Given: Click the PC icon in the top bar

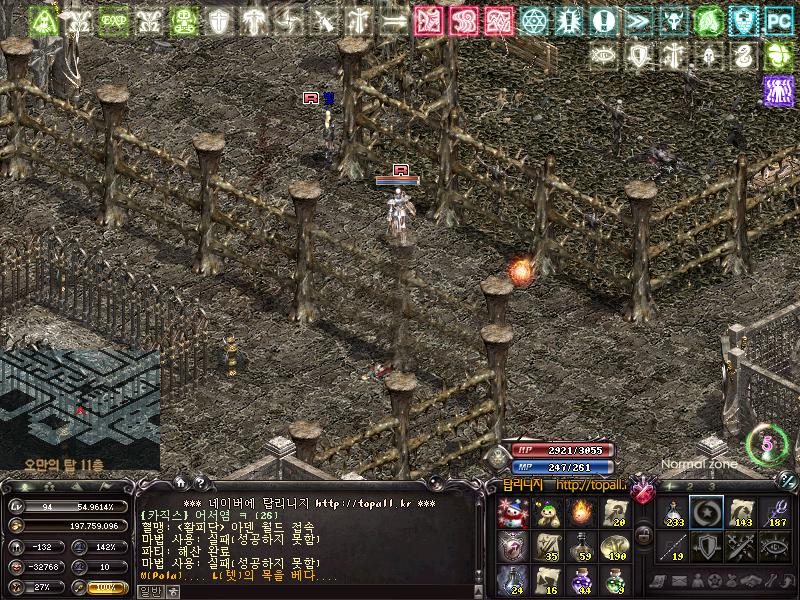Looking at the screenshot, I should point(777,18).
